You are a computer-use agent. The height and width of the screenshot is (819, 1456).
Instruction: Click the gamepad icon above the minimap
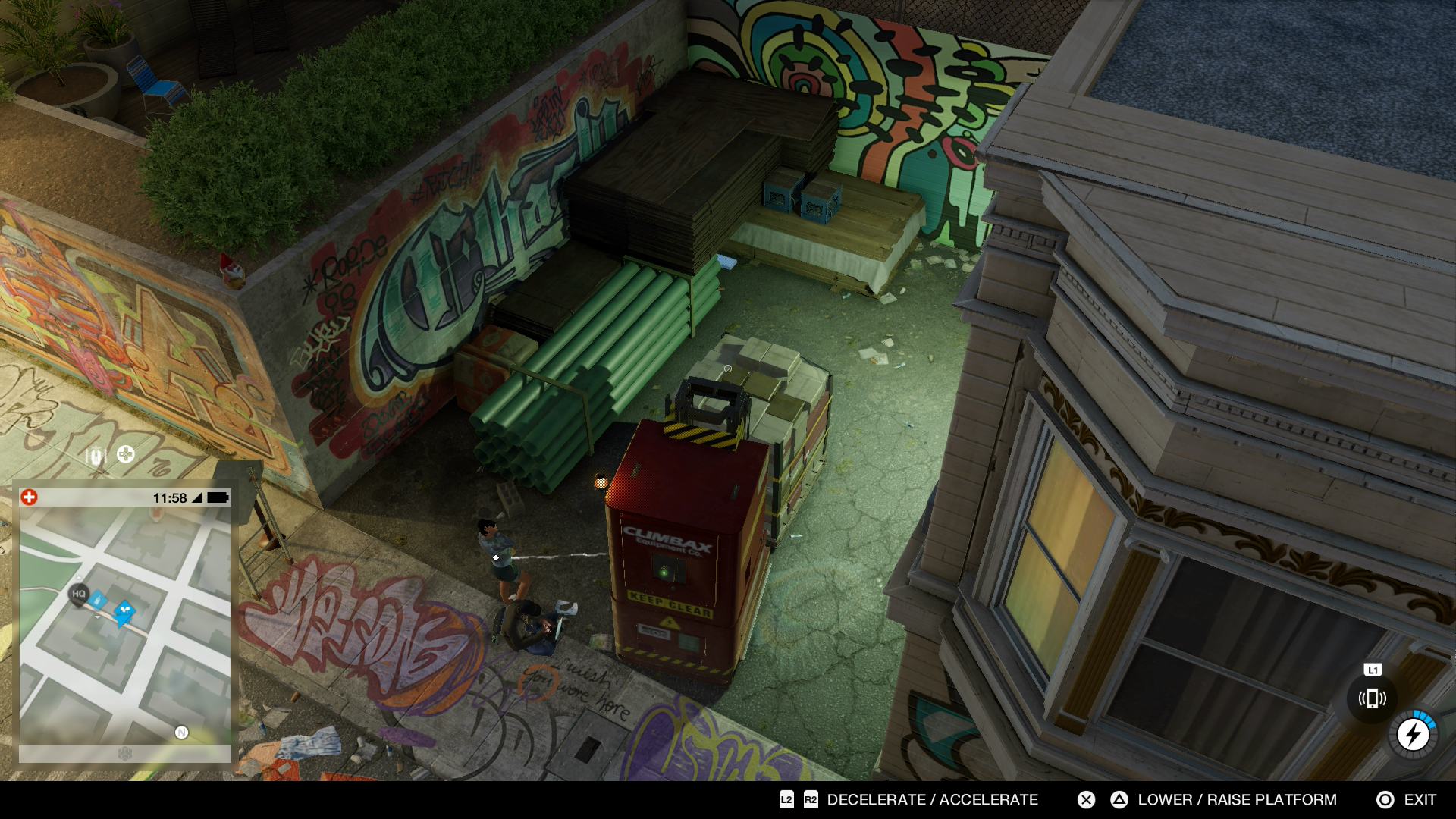(94, 455)
